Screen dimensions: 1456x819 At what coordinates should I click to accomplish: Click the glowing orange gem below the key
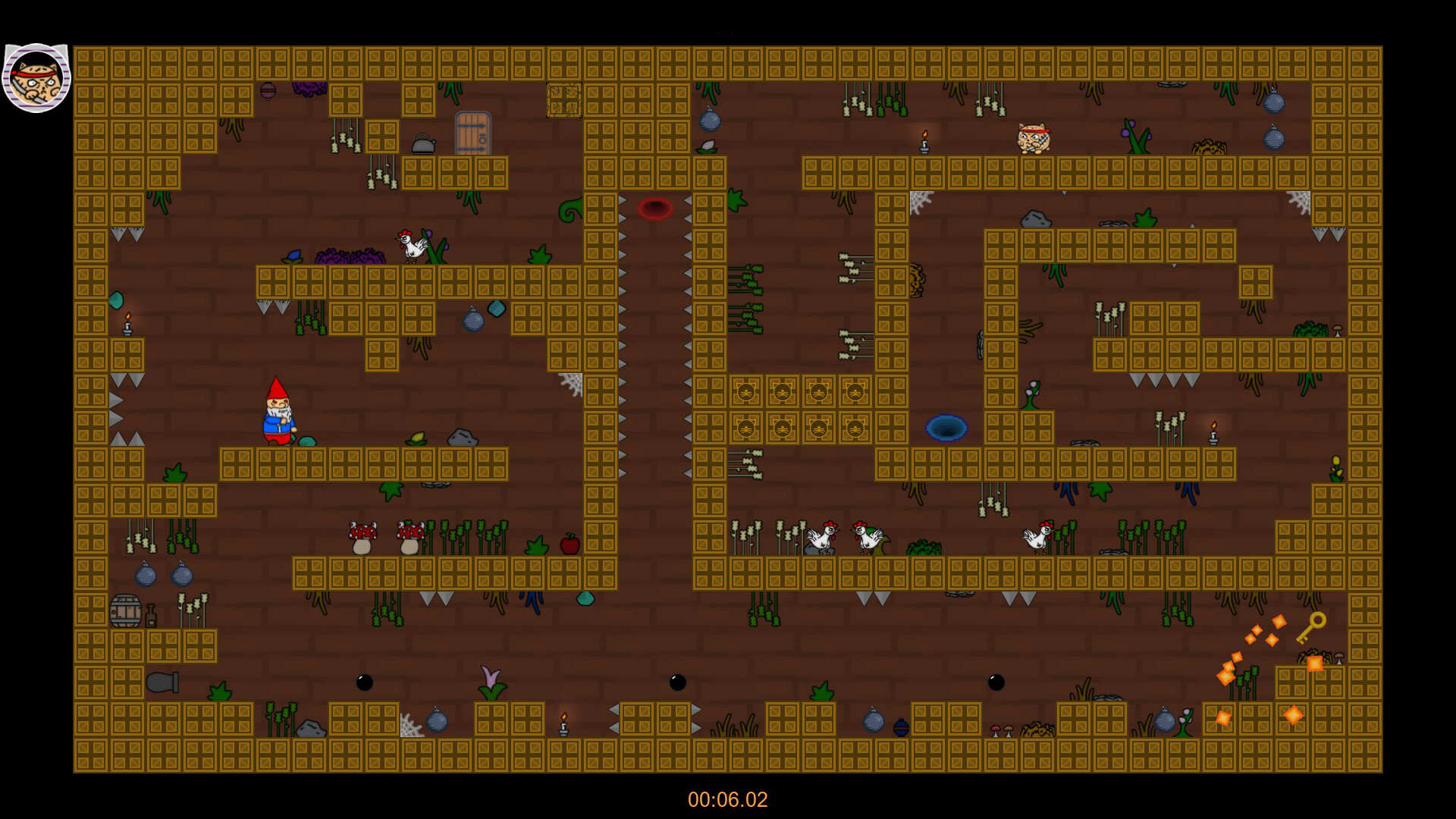[1314, 664]
